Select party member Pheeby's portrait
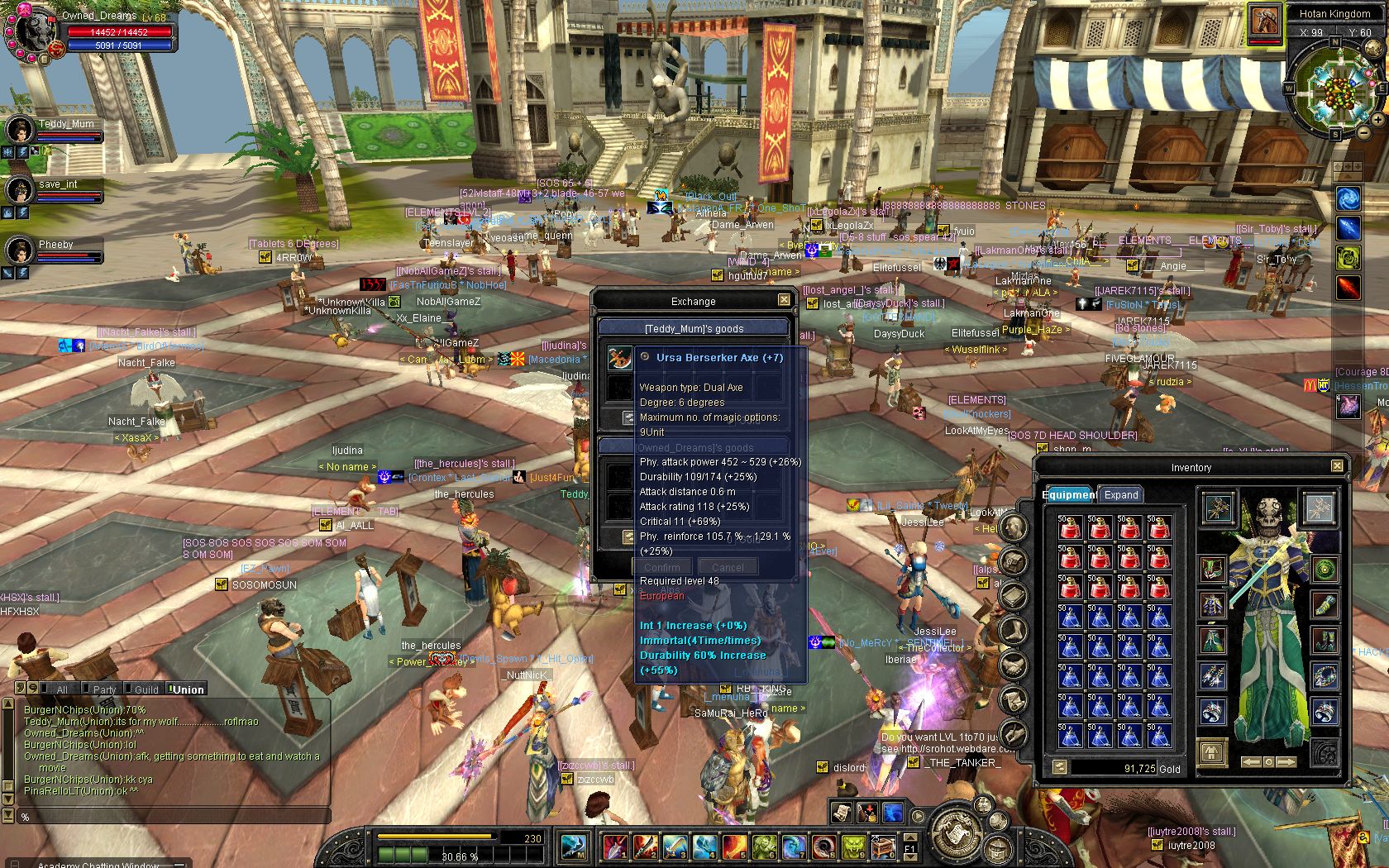The image size is (1389, 868). tap(20, 250)
